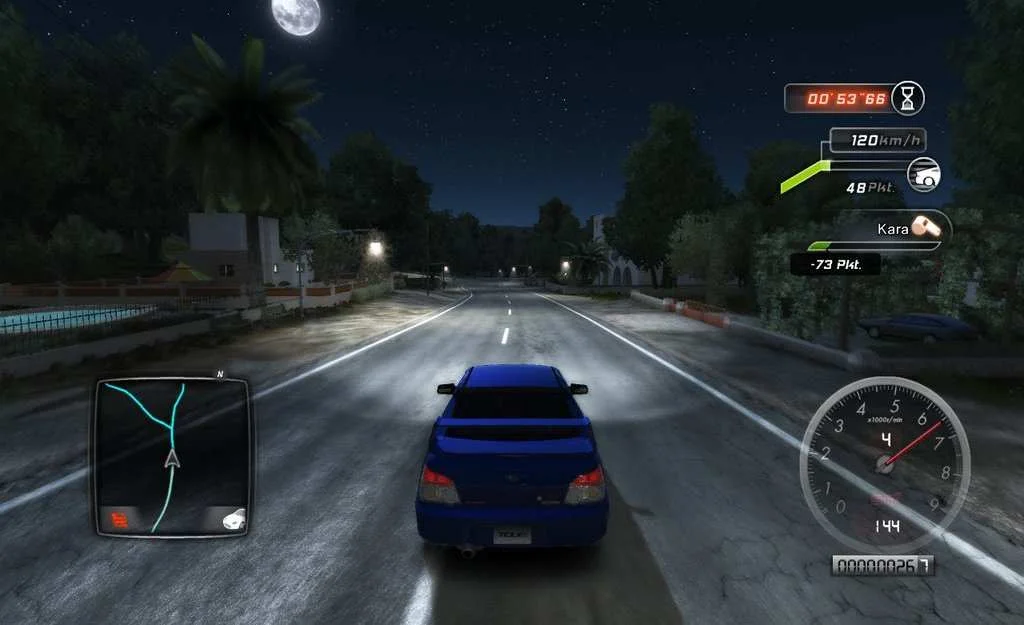Open the road minimap
The width and height of the screenshot is (1024, 625).
pos(171,455)
